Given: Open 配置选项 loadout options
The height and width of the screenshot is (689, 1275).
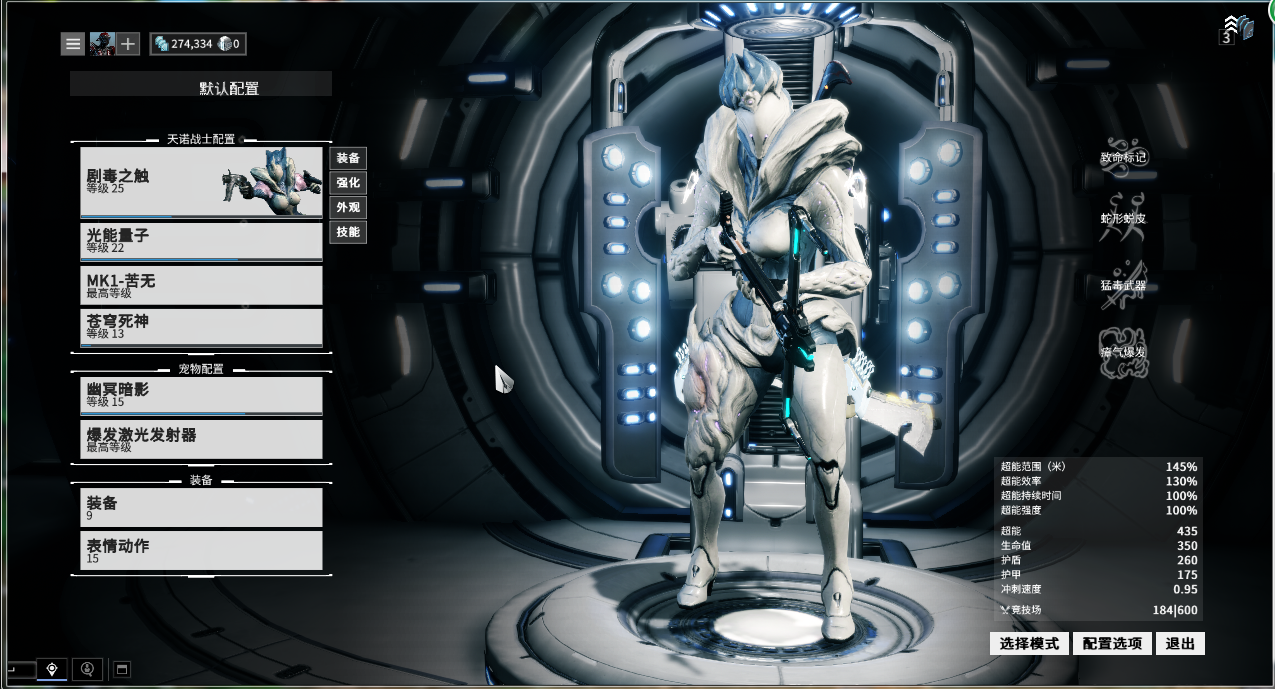Looking at the screenshot, I should click(1113, 643).
